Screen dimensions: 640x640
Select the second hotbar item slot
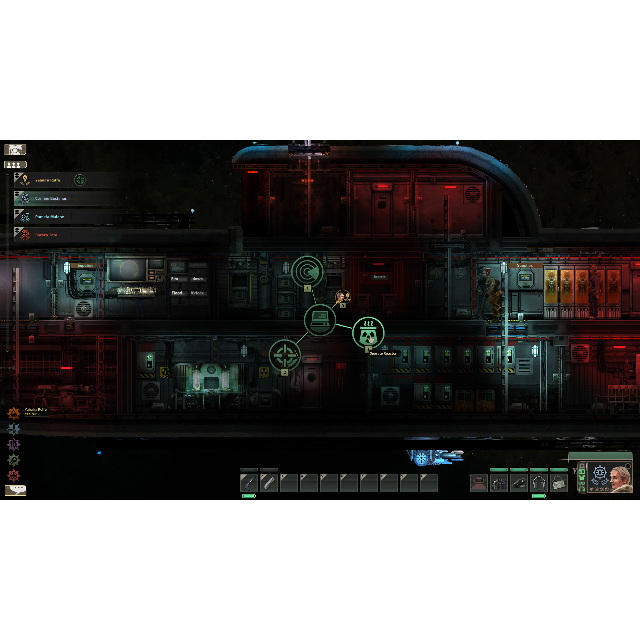[269, 483]
